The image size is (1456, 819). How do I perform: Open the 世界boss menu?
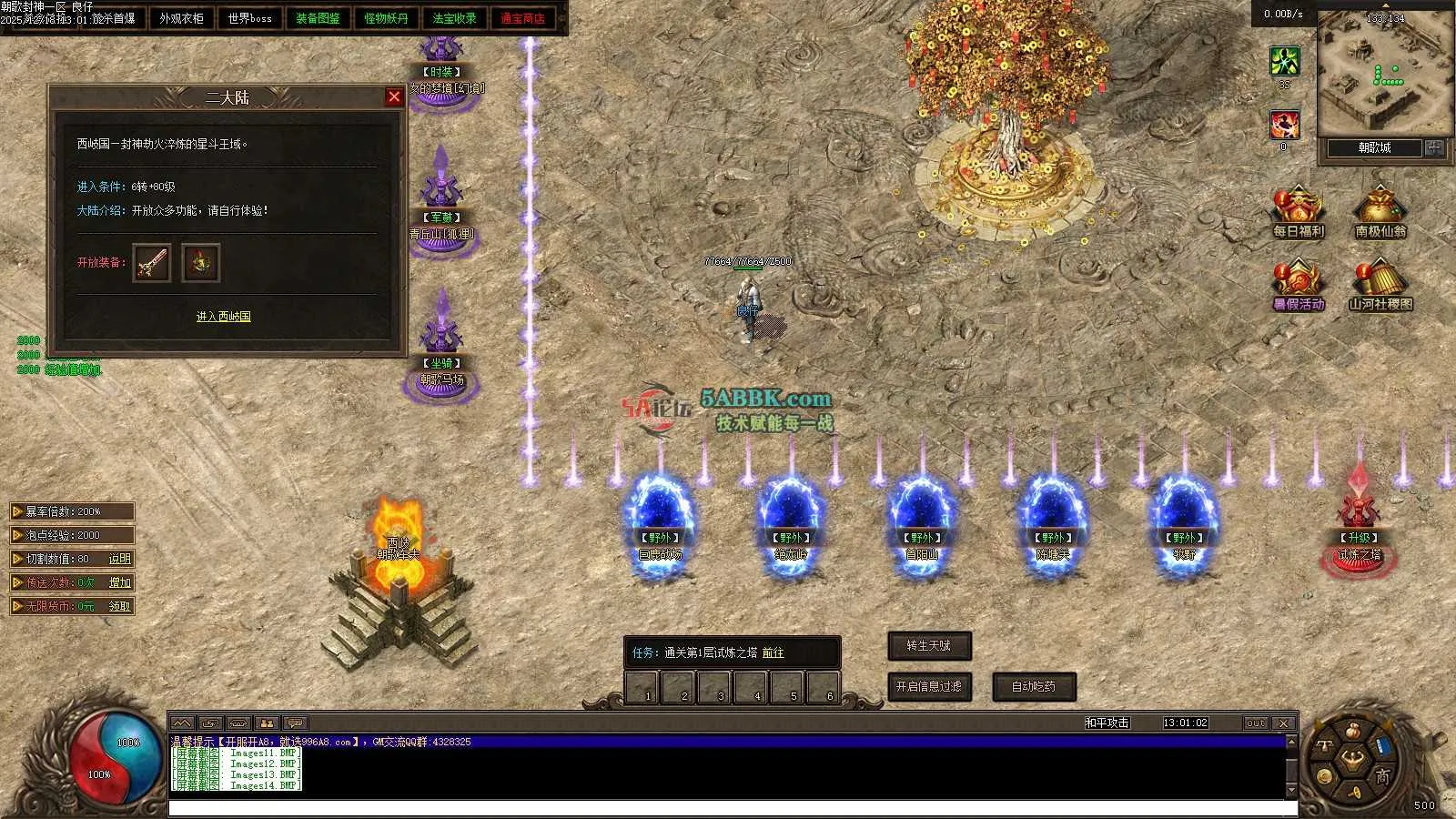coord(249,18)
